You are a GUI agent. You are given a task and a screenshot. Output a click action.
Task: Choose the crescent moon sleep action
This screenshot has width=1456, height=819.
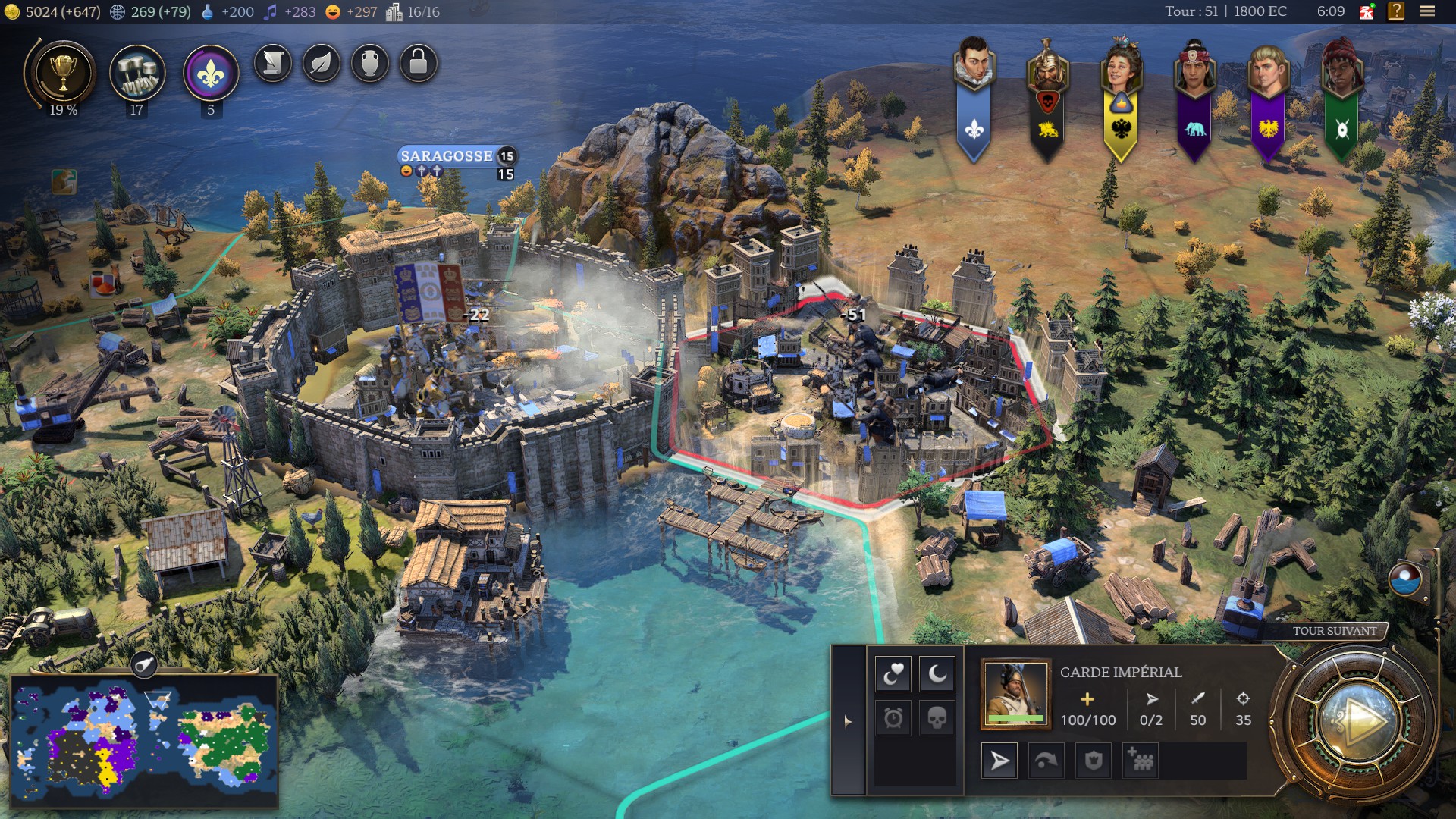[937, 673]
